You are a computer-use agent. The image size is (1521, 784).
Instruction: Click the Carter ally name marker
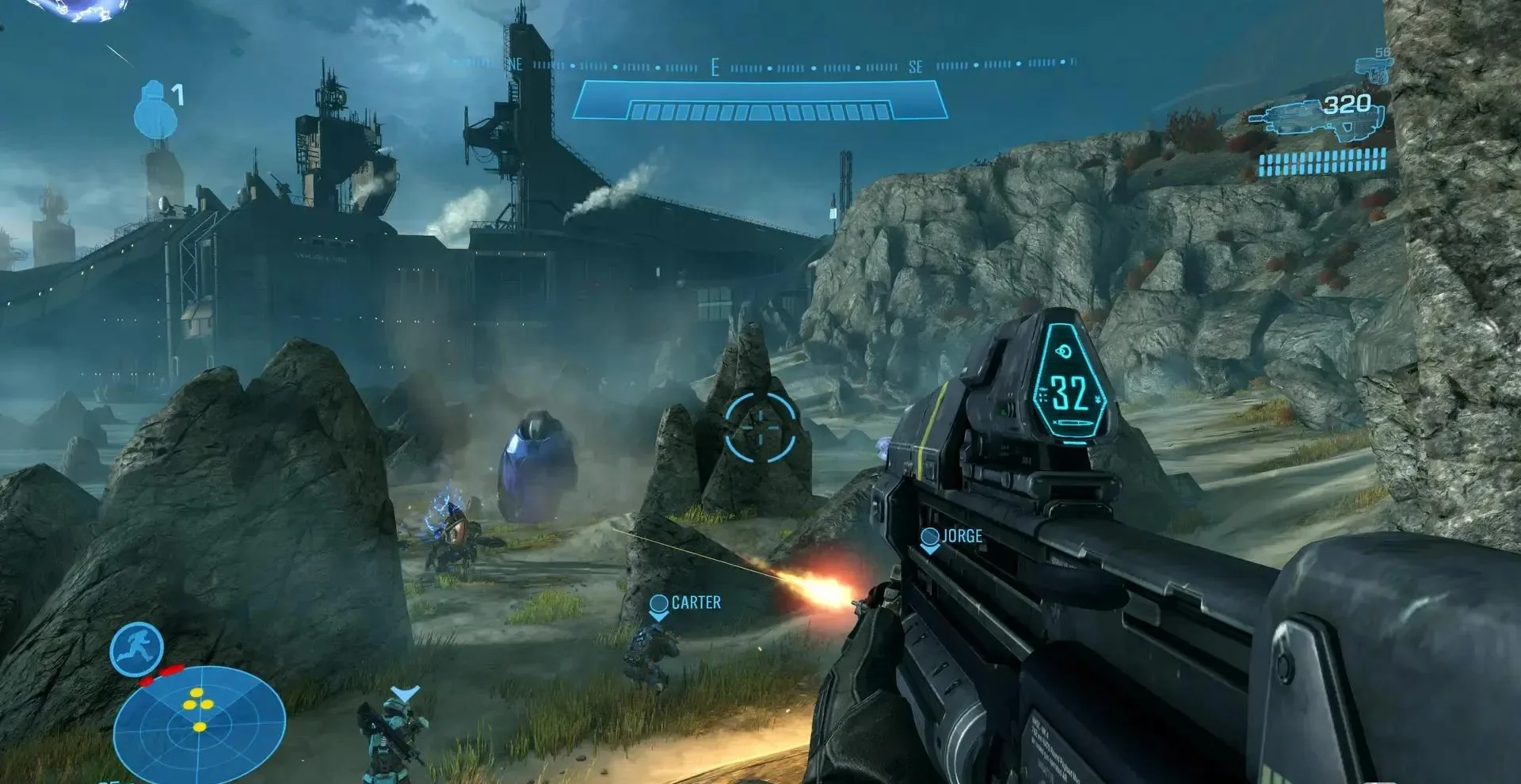click(x=686, y=603)
